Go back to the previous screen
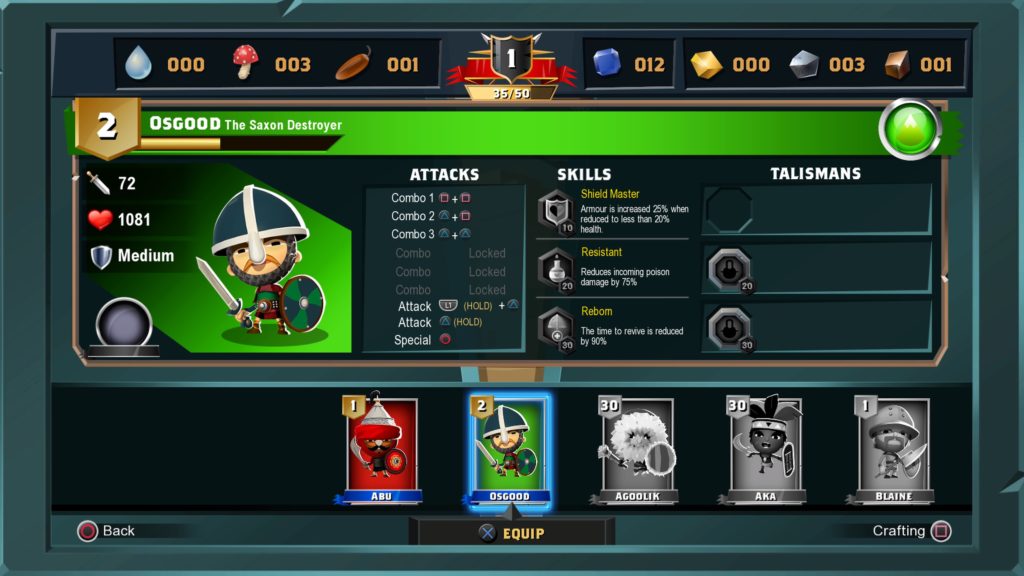 106,531
